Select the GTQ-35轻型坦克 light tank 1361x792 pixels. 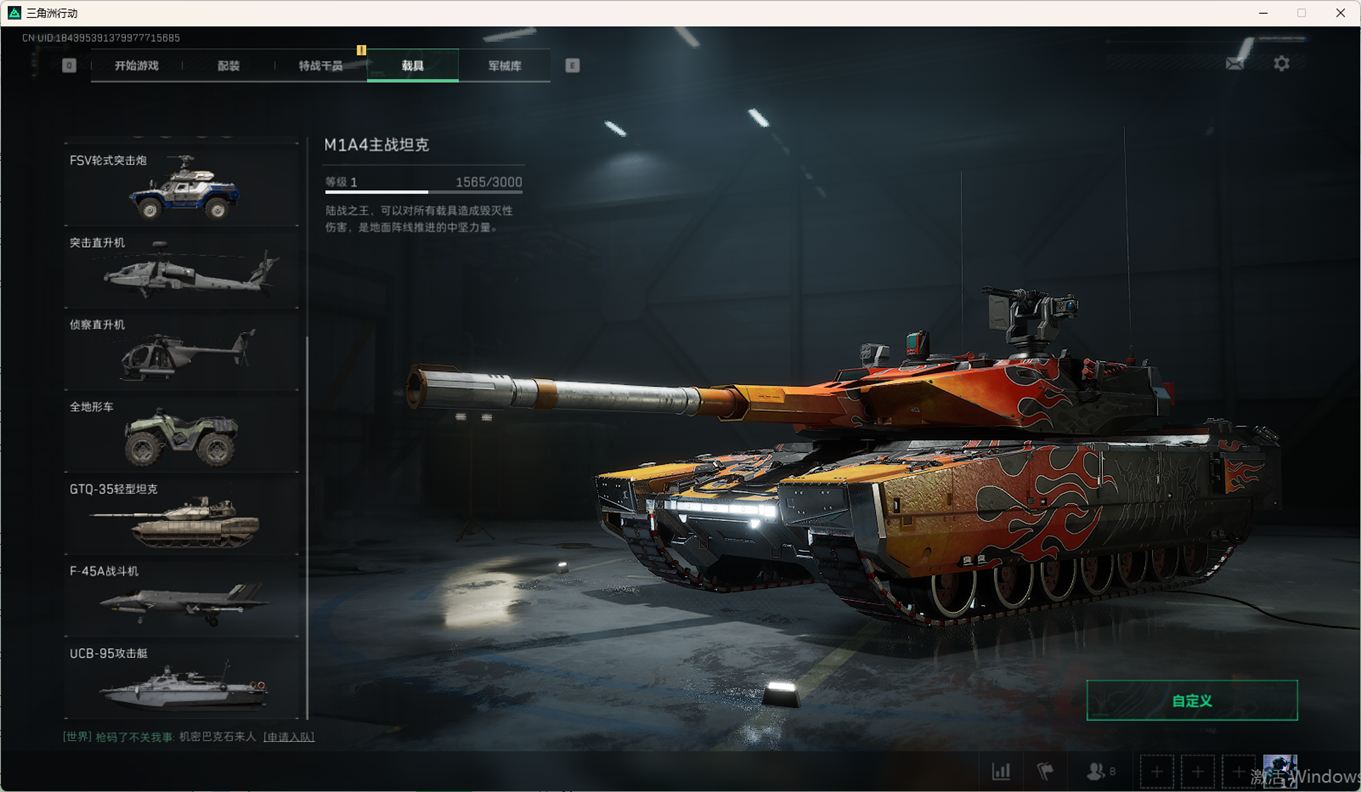pyautogui.click(x=182, y=515)
